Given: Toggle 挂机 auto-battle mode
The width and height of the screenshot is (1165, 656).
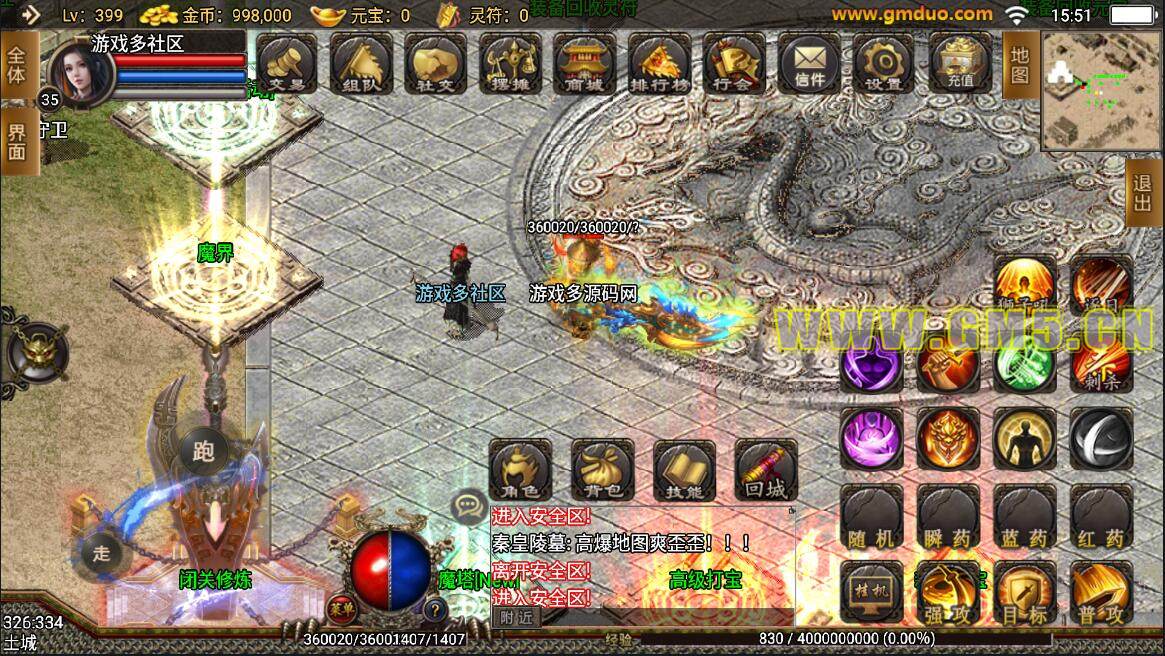Looking at the screenshot, I should click(871, 591).
